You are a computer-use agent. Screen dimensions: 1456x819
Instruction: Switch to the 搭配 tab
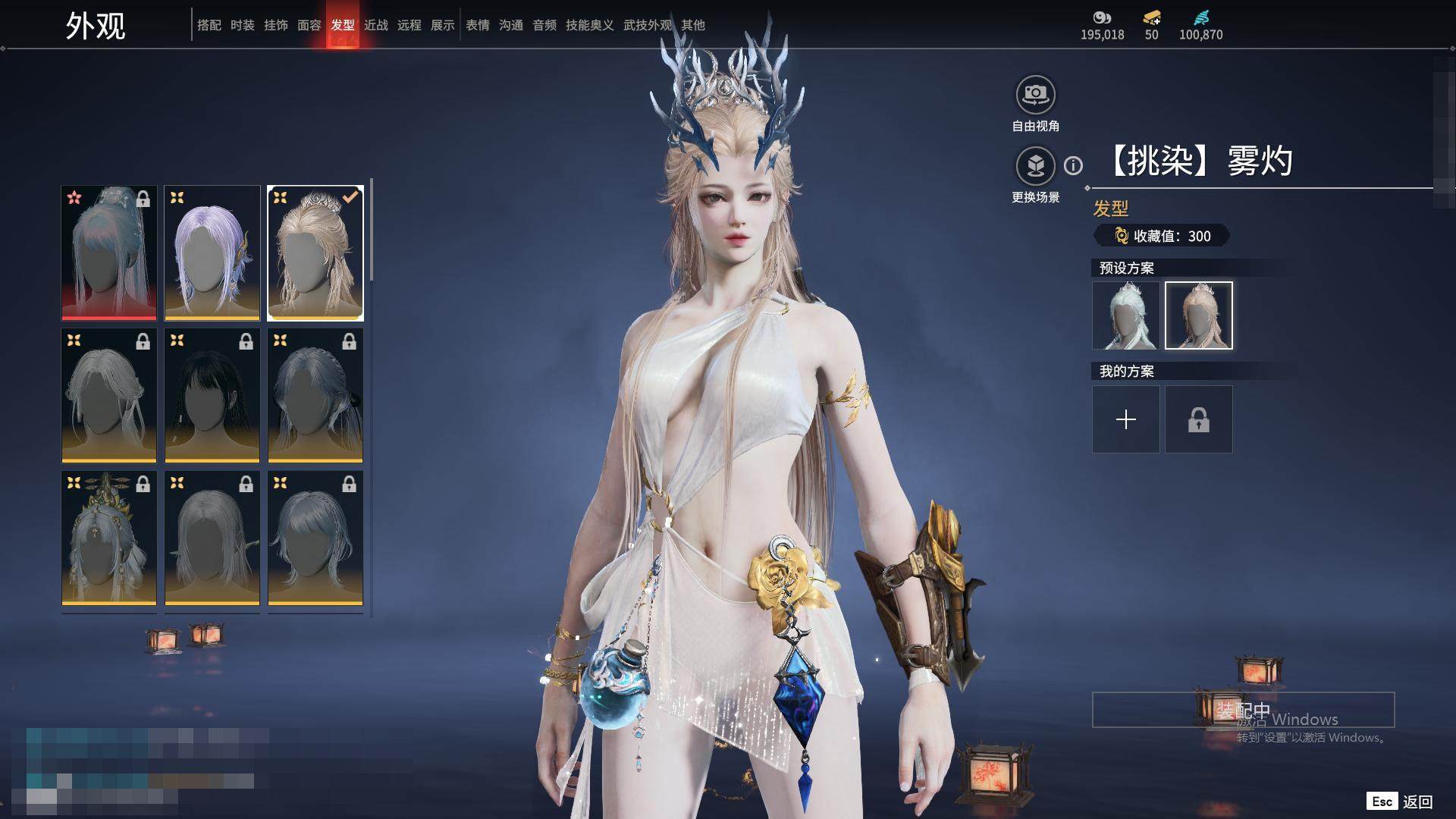click(x=209, y=25)
